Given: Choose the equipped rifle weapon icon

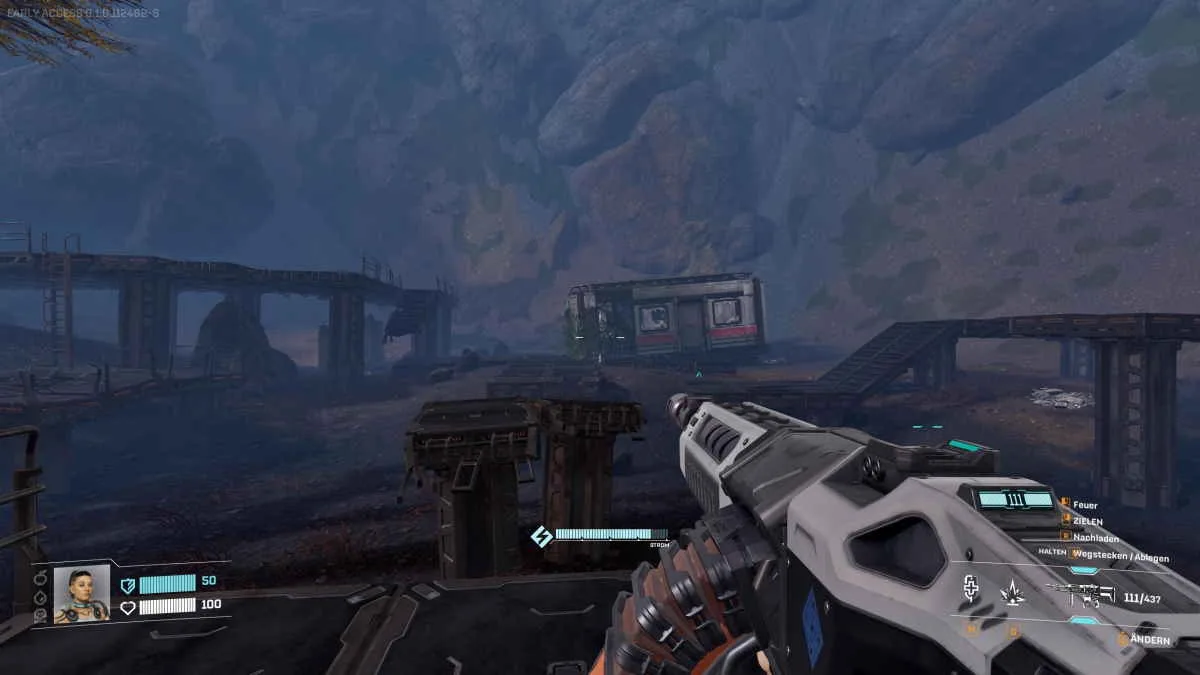Looking at the screenshot, I should point(1080,595).
